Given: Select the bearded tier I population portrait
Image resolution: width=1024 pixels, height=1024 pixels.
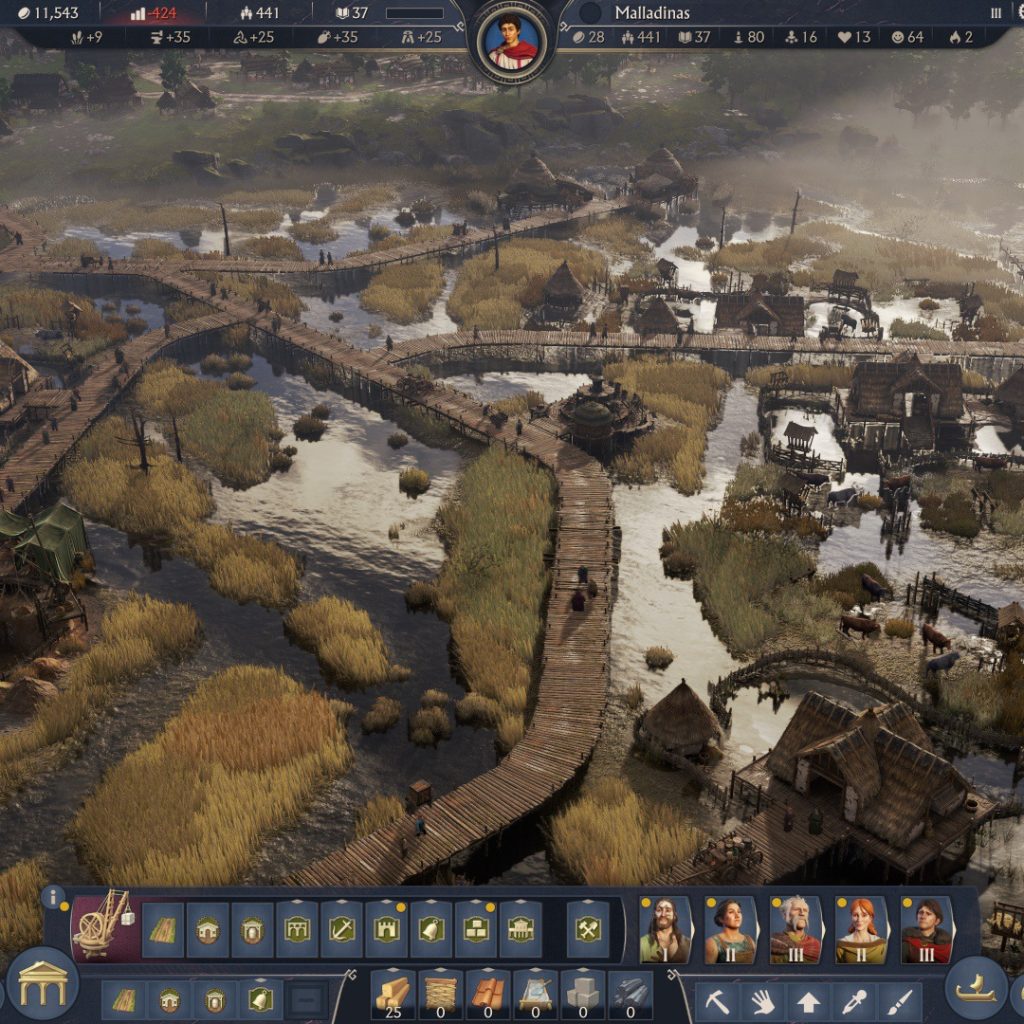Looking at the screenshot, I should [x=665, y=931].
